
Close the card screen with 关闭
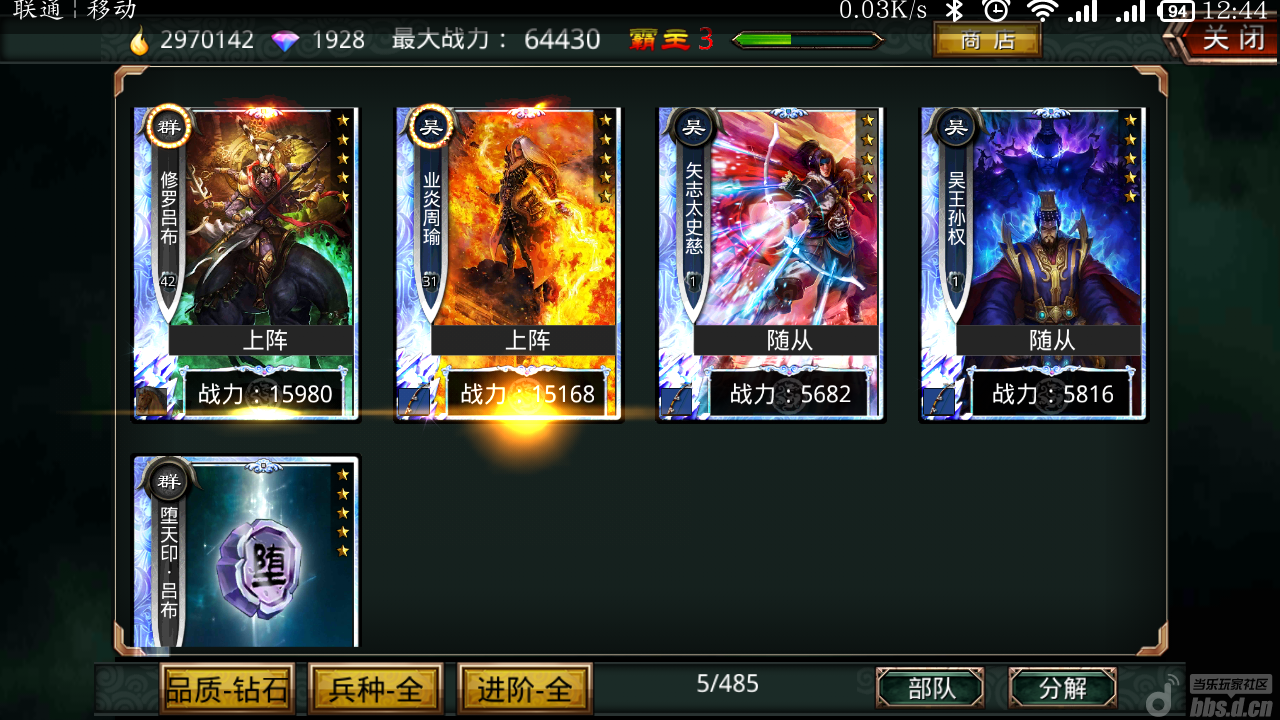[1226, 40]
